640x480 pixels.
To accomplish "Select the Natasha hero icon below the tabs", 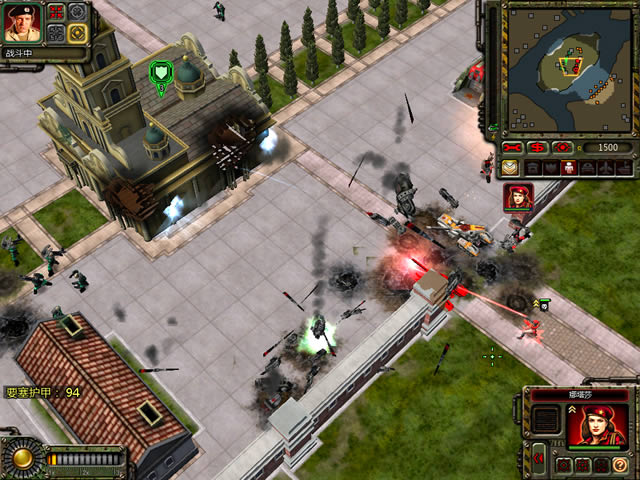I will tap(518, 197).
